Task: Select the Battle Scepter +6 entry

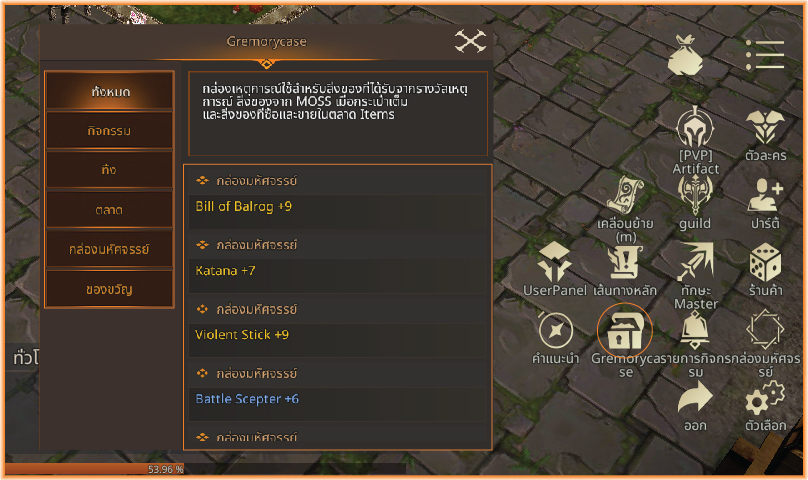Action: (338, 399)
